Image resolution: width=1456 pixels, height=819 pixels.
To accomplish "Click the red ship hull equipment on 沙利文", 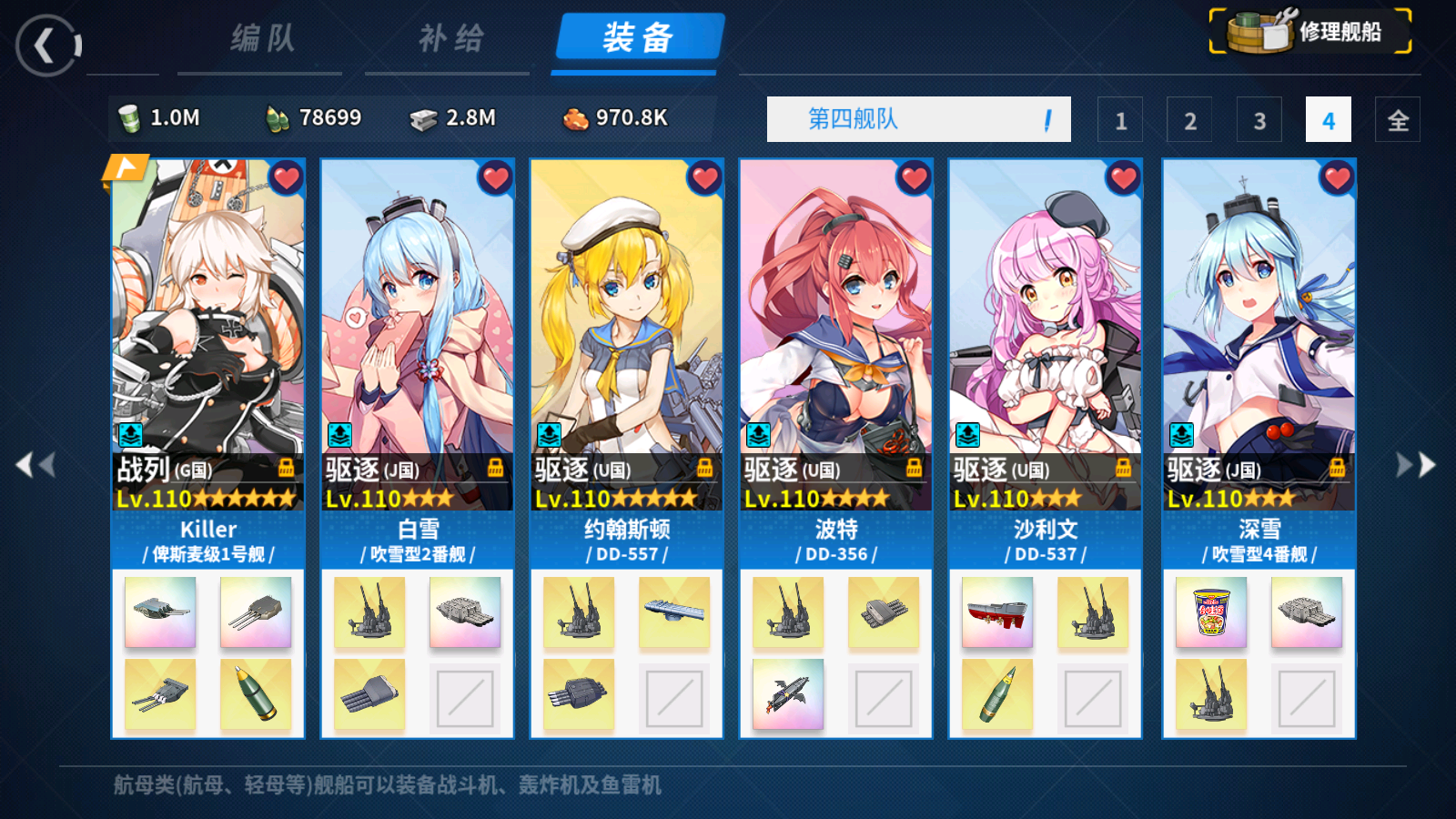I will click(x=999, y=613).
